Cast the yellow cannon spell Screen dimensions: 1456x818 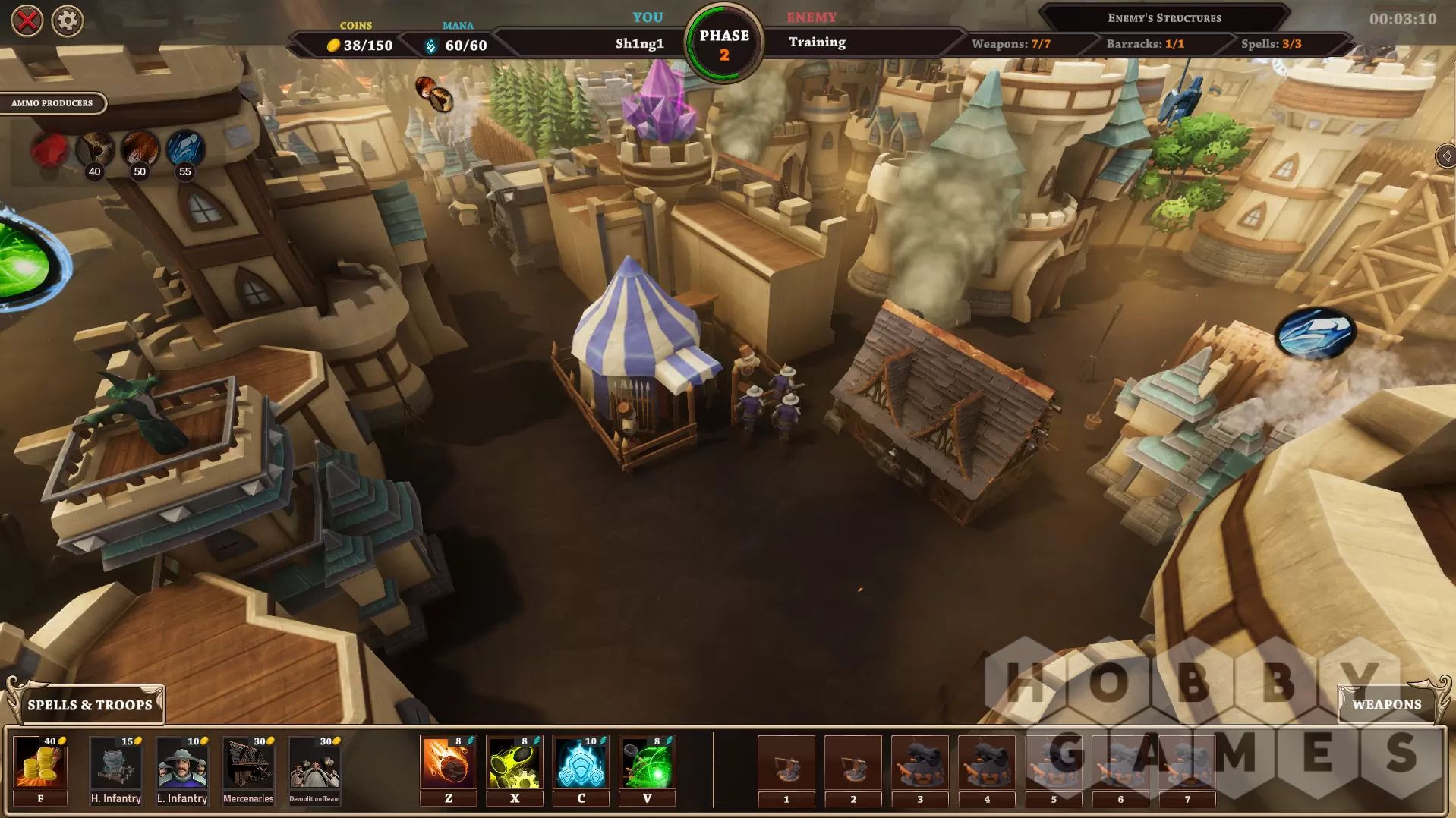click(x=514, y=763)
